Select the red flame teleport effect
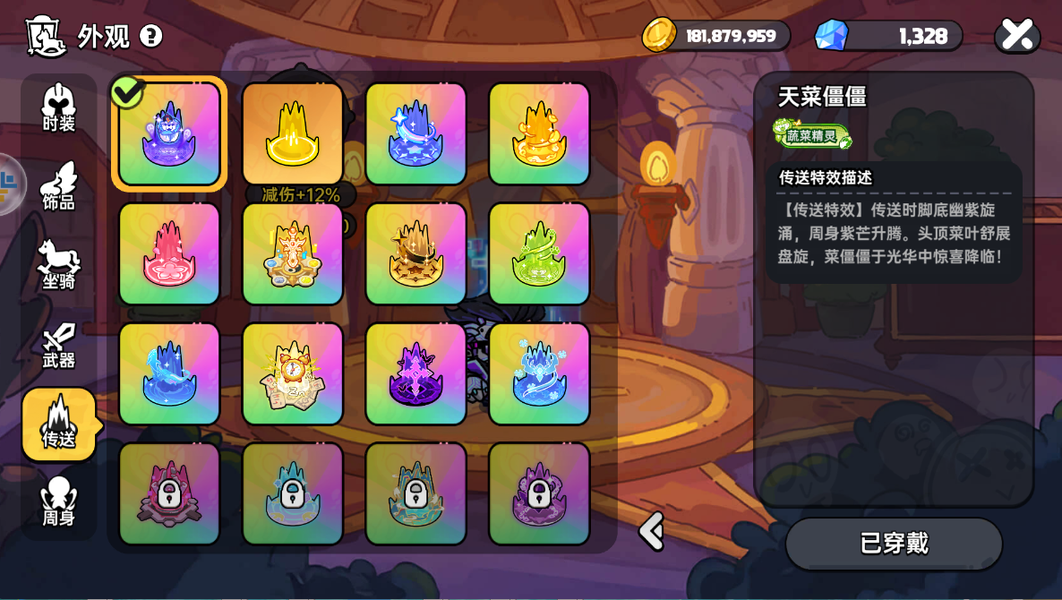1062x600 pixels. (169, 254)
